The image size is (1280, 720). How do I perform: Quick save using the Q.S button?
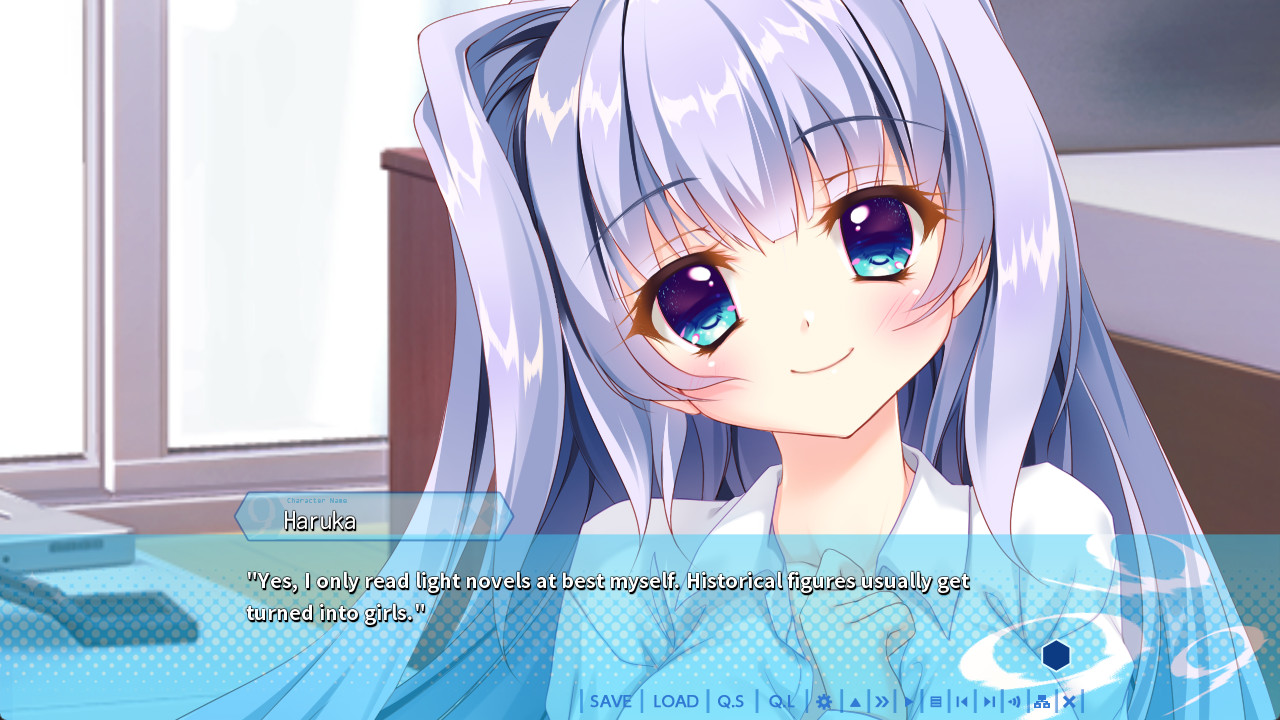tap(733, 701)
